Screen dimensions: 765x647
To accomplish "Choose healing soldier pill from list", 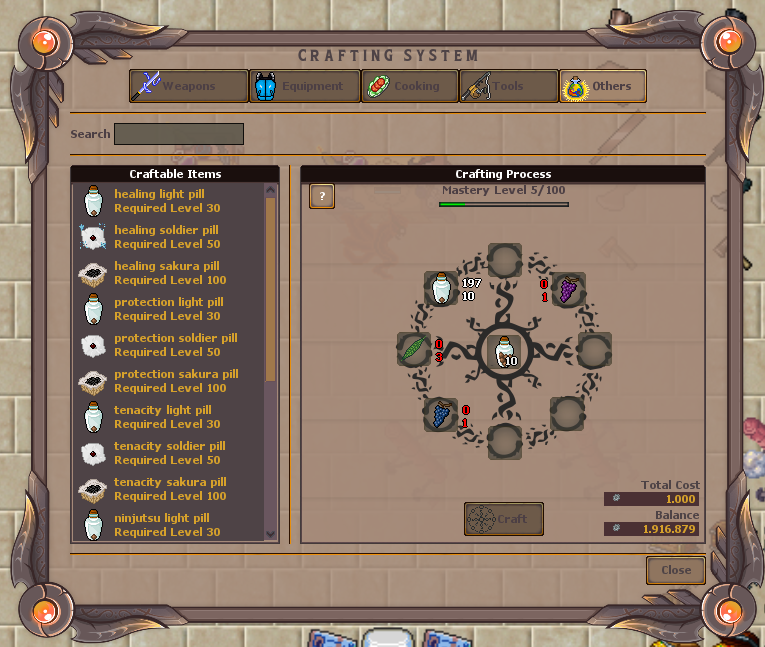I will [167, 237].
